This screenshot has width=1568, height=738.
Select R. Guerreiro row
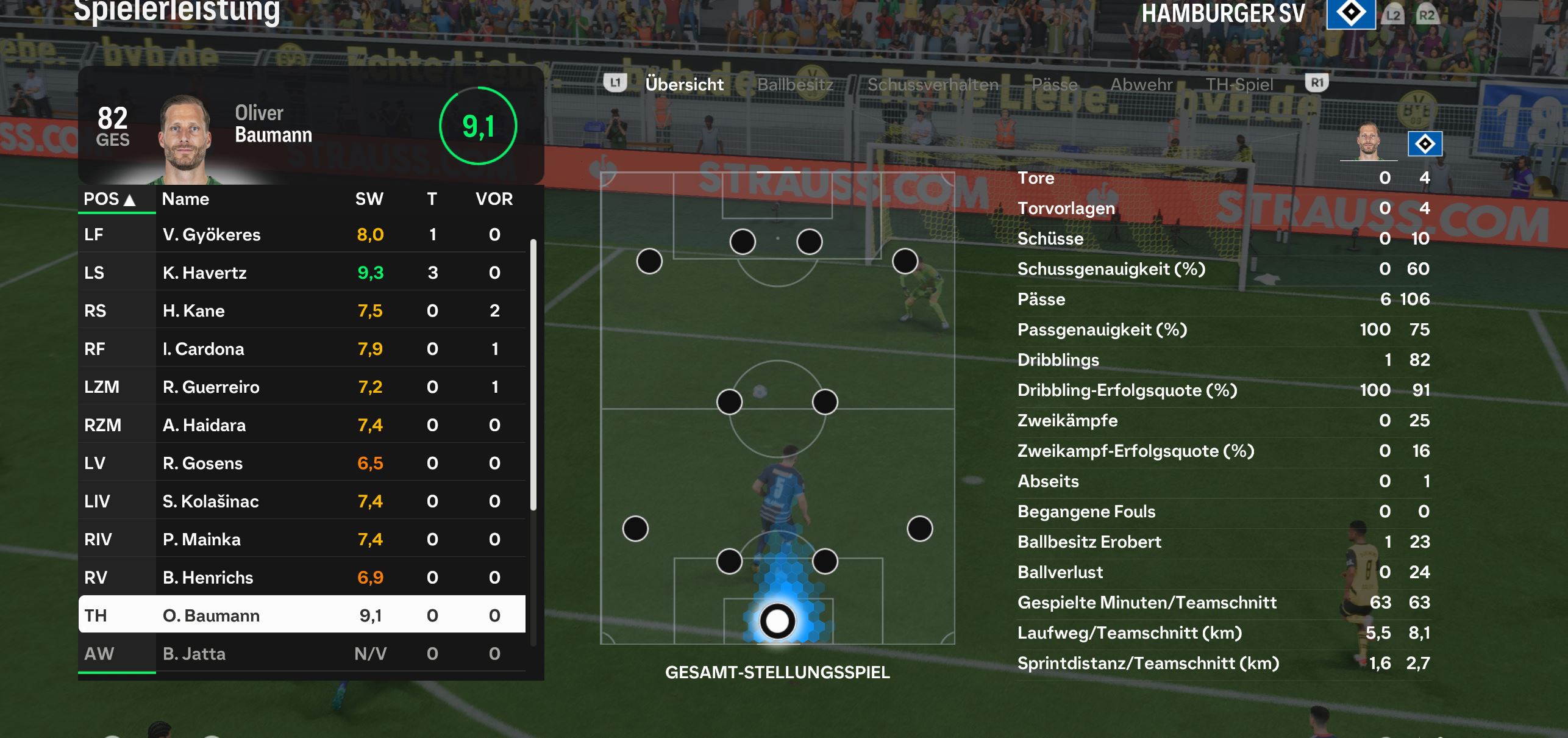pos(302,387)
